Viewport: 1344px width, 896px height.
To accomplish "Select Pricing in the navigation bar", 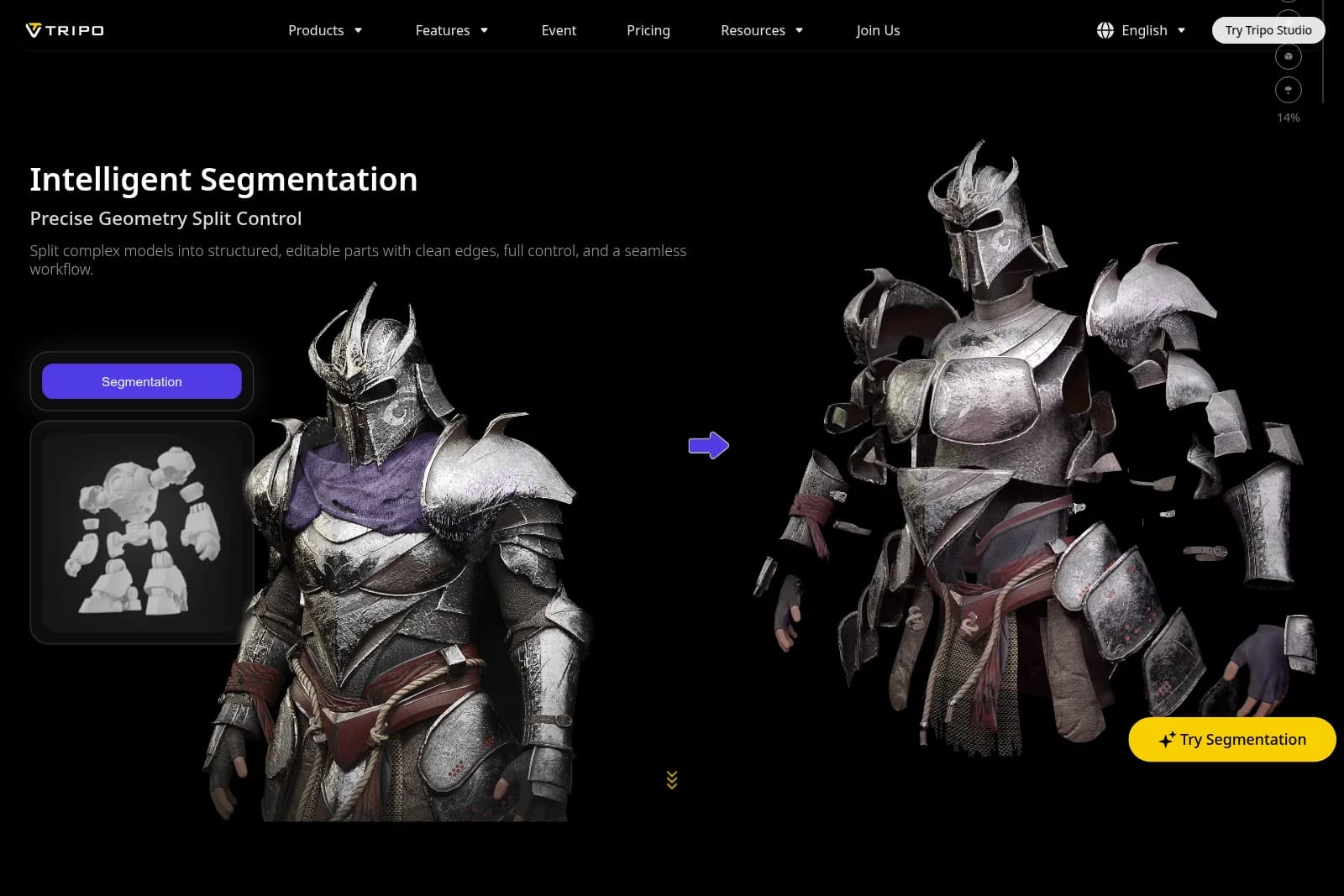I will click(x=648, y=30).
